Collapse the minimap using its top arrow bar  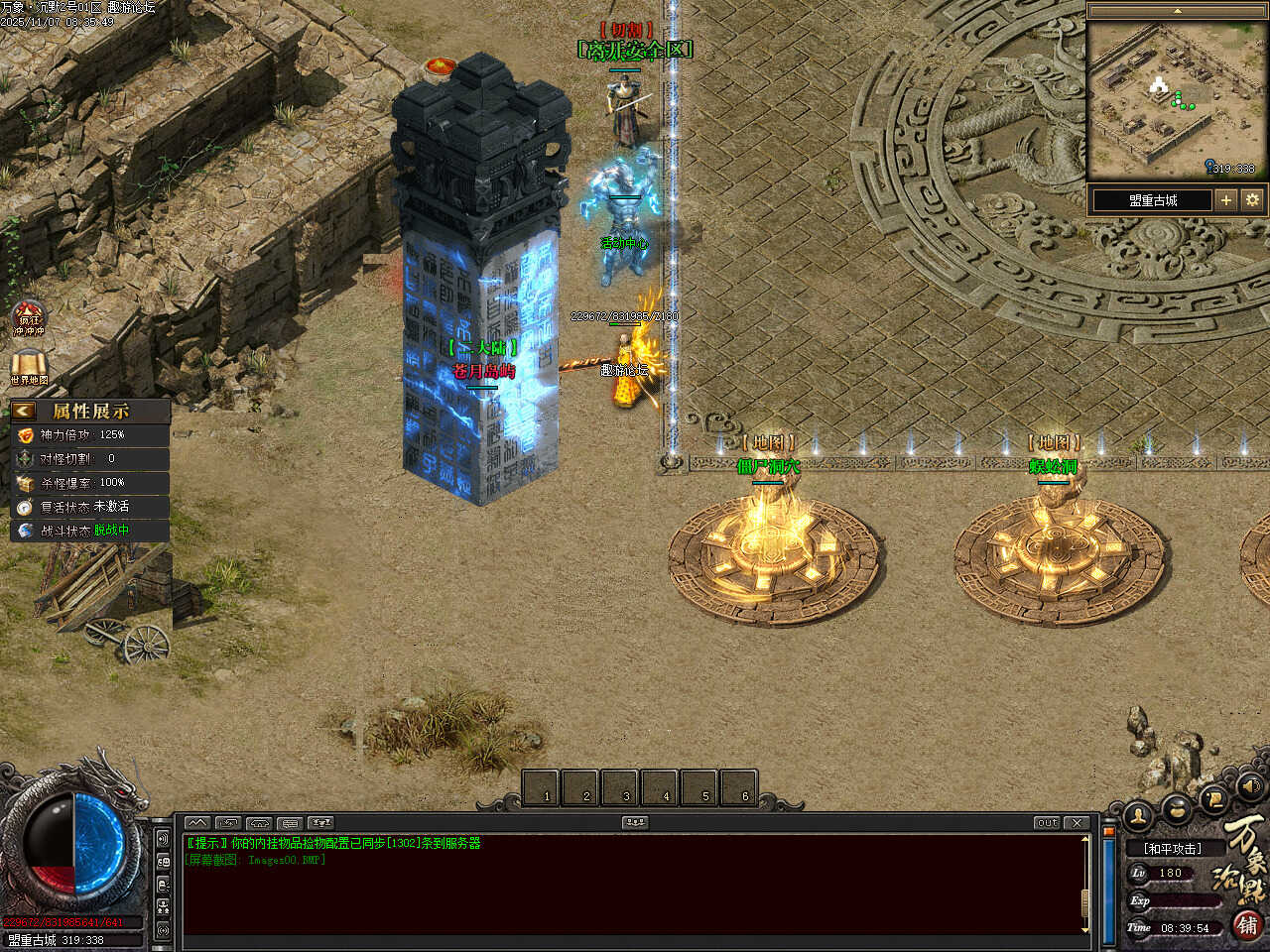(x=1177, y=11)
